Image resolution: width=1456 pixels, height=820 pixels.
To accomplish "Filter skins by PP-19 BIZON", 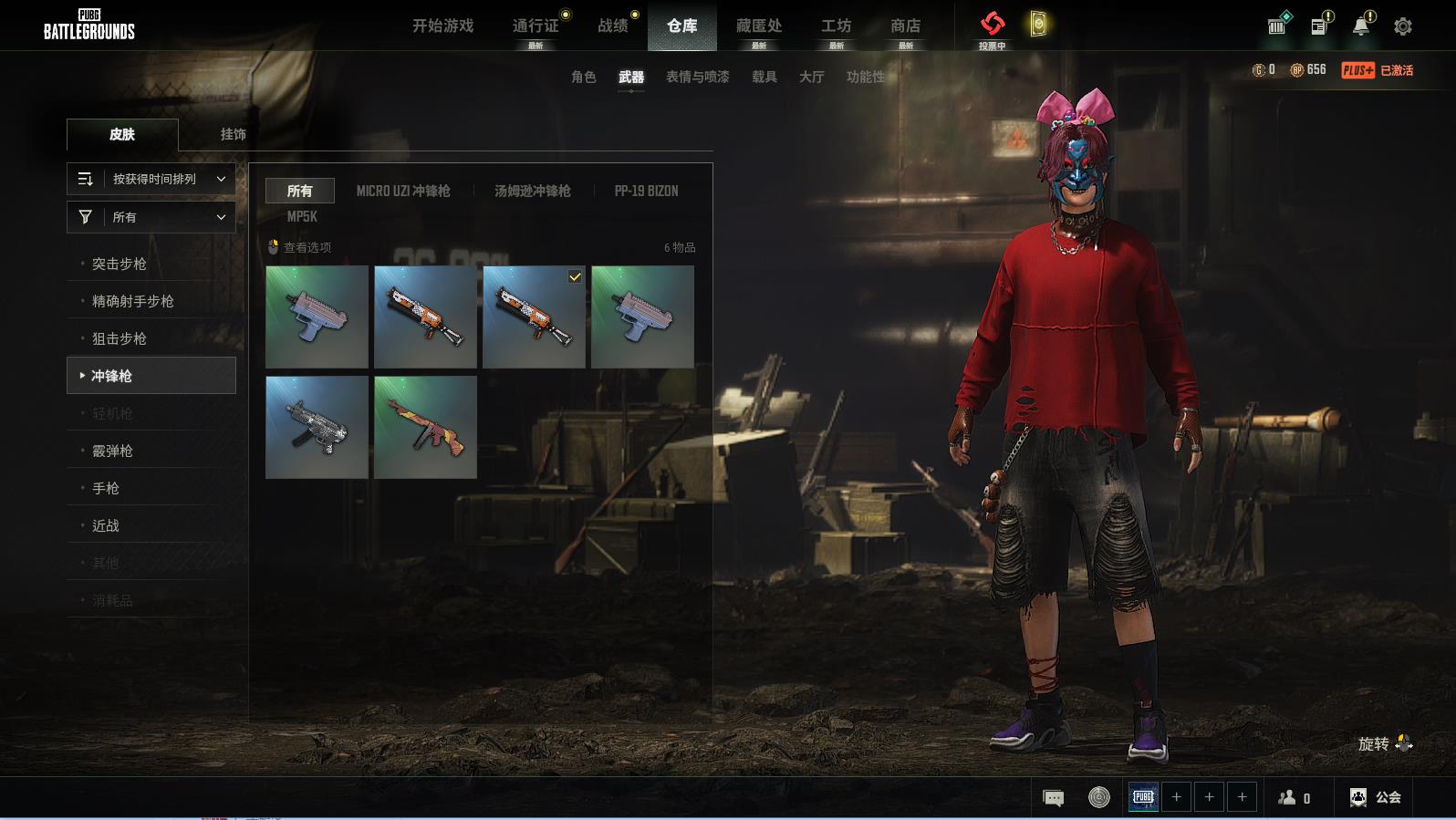I will (x=646, y=191).
